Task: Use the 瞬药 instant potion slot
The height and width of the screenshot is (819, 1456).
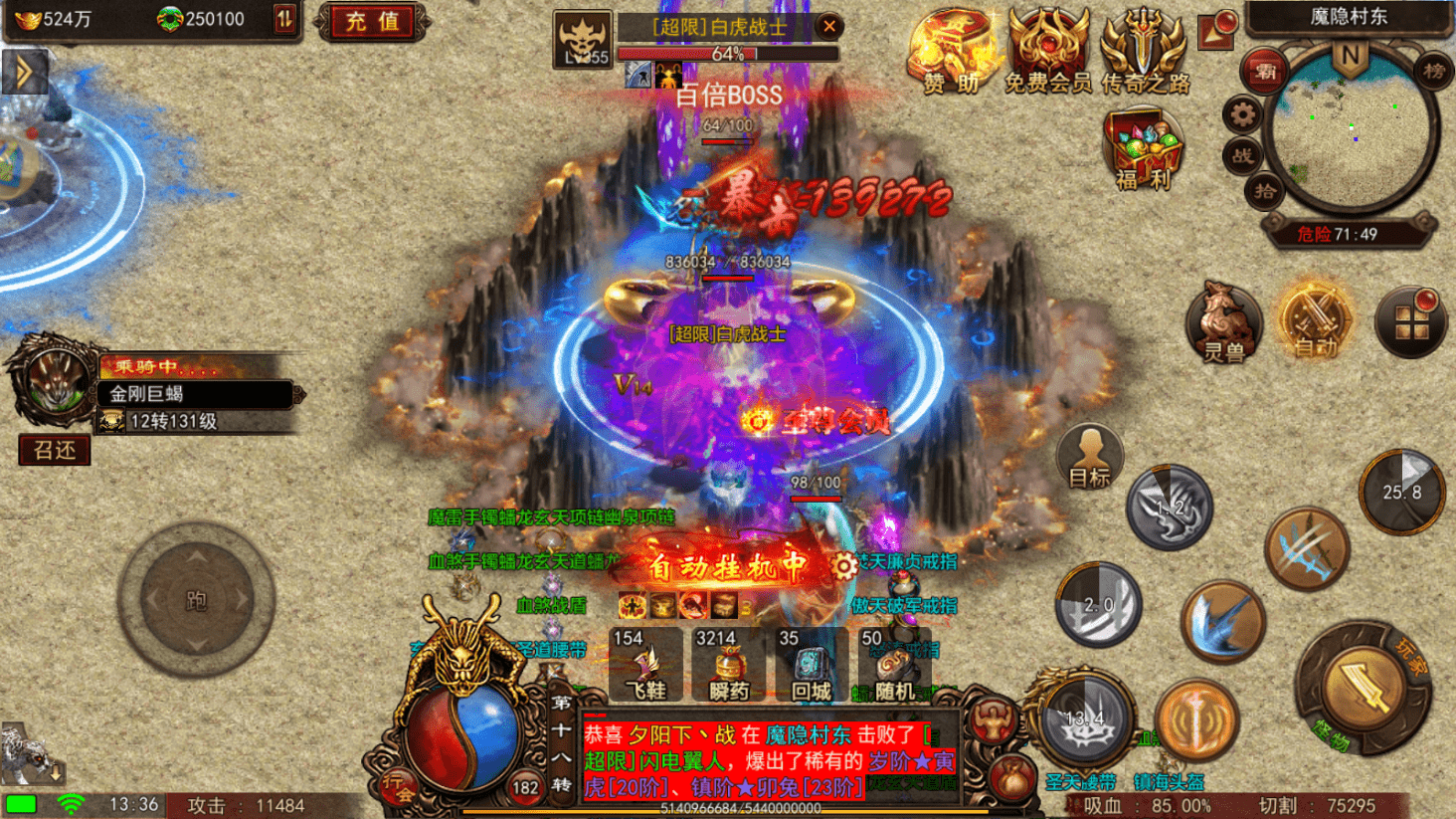Action: pyautogui.click(x=728, y=665)
